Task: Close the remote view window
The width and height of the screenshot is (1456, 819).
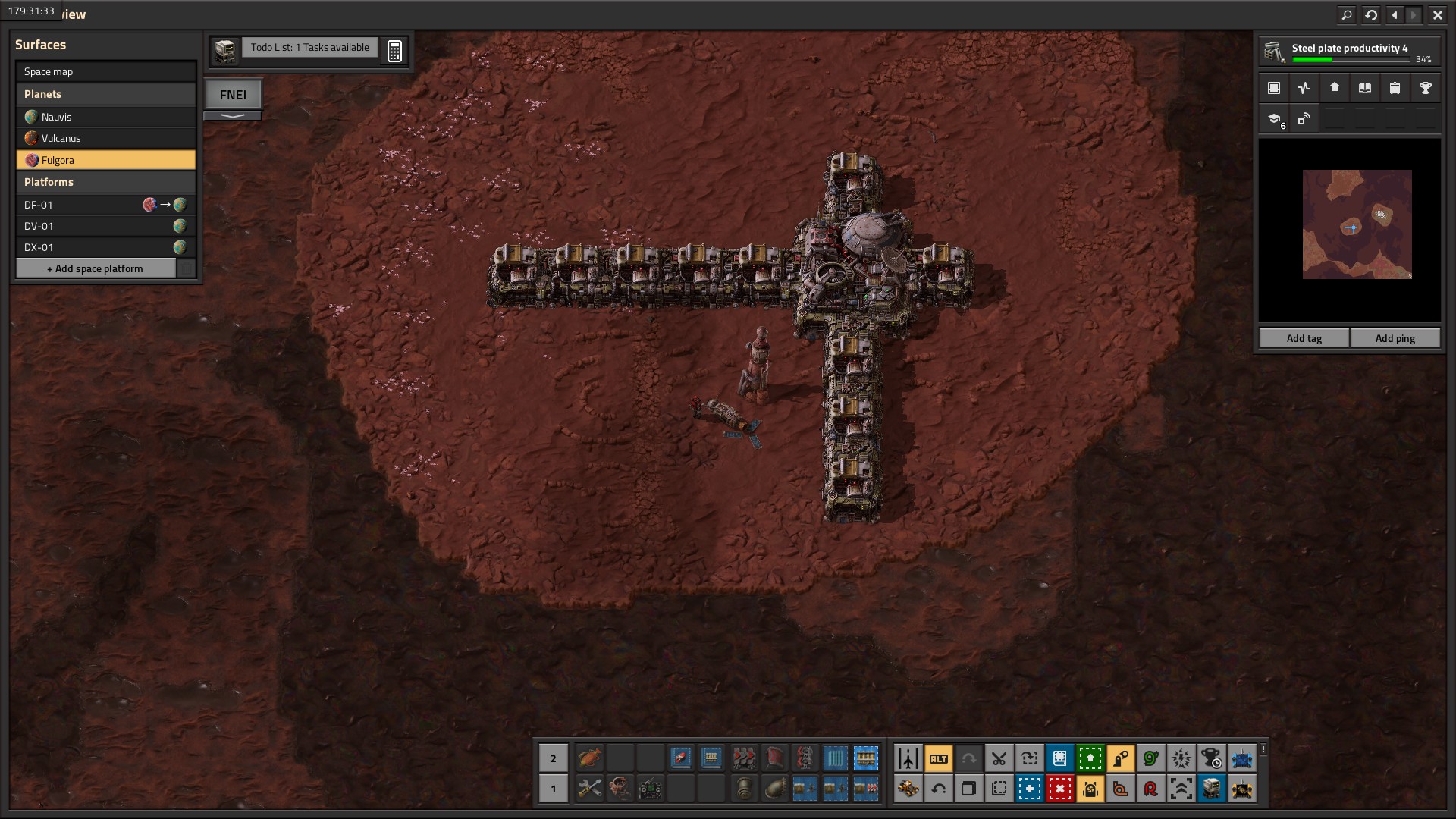Action: (1437, 14)
